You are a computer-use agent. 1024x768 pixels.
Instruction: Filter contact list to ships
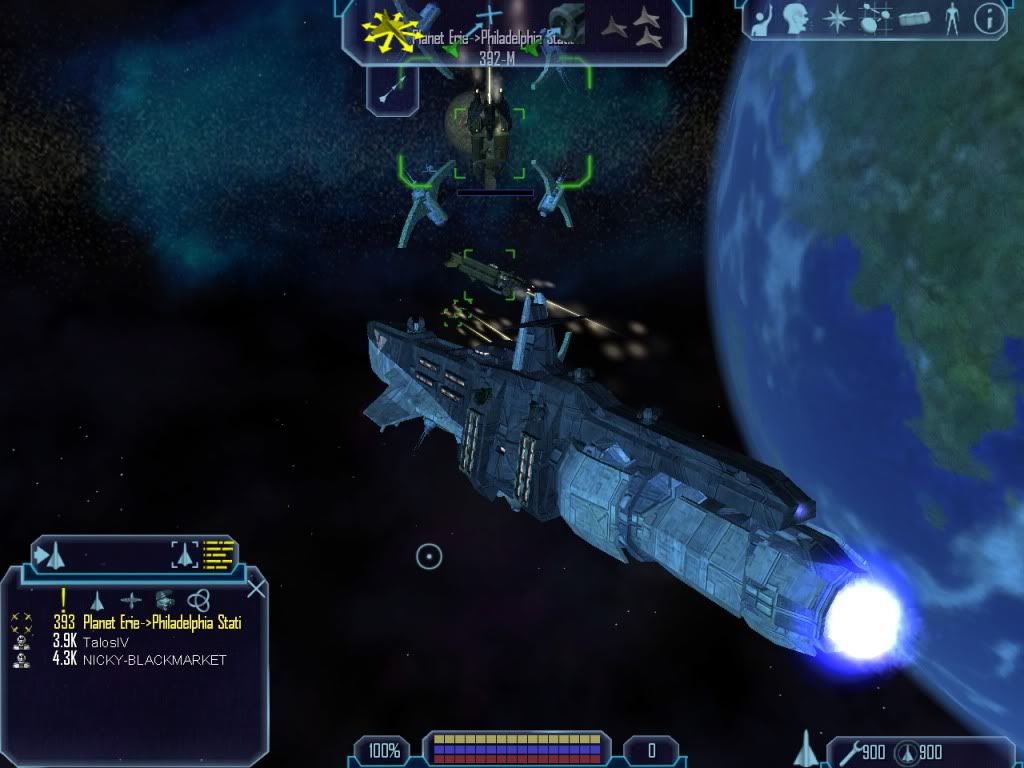coord(97,601)
